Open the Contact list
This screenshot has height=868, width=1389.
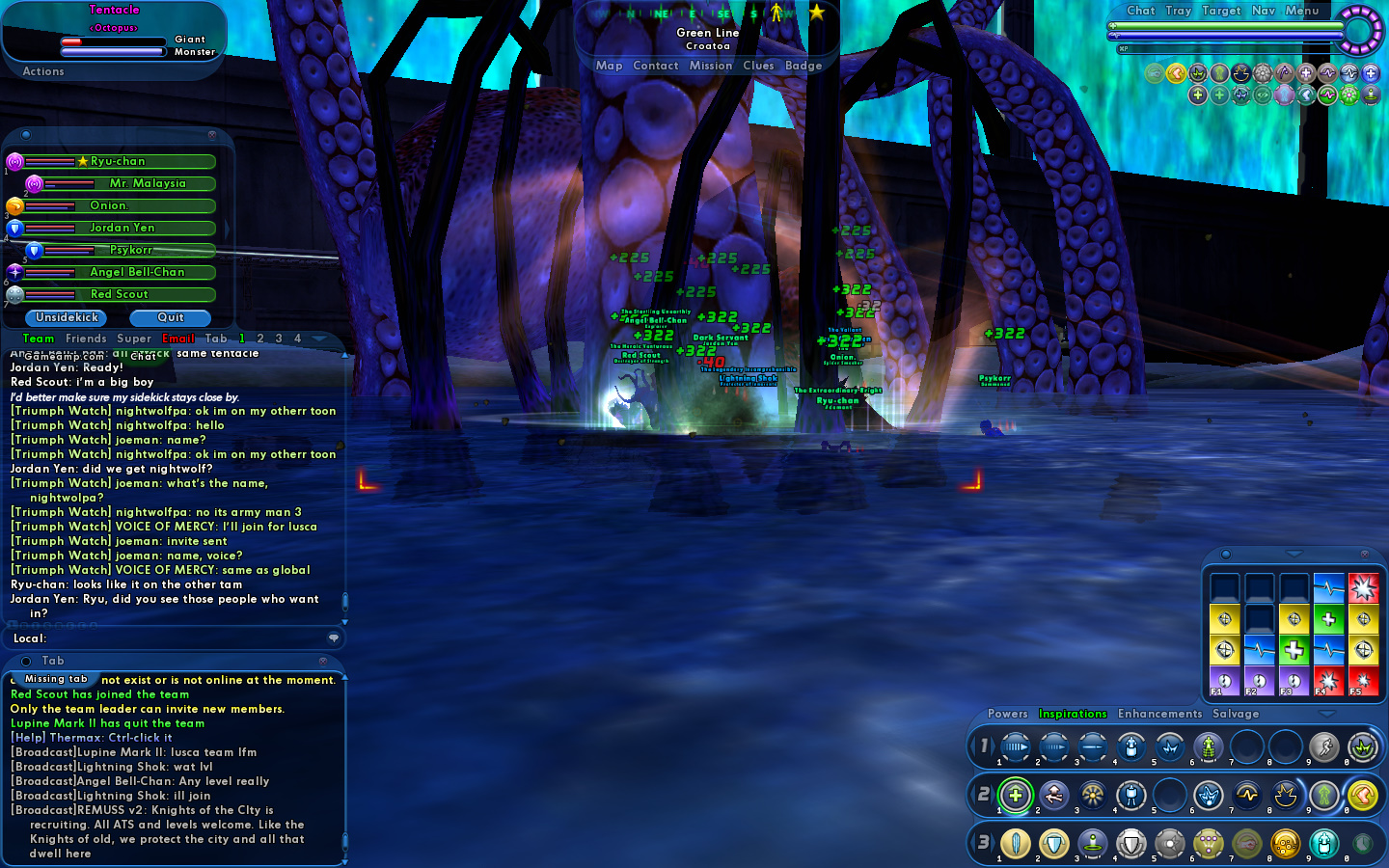pyautogui.click(x=656, y=66)
